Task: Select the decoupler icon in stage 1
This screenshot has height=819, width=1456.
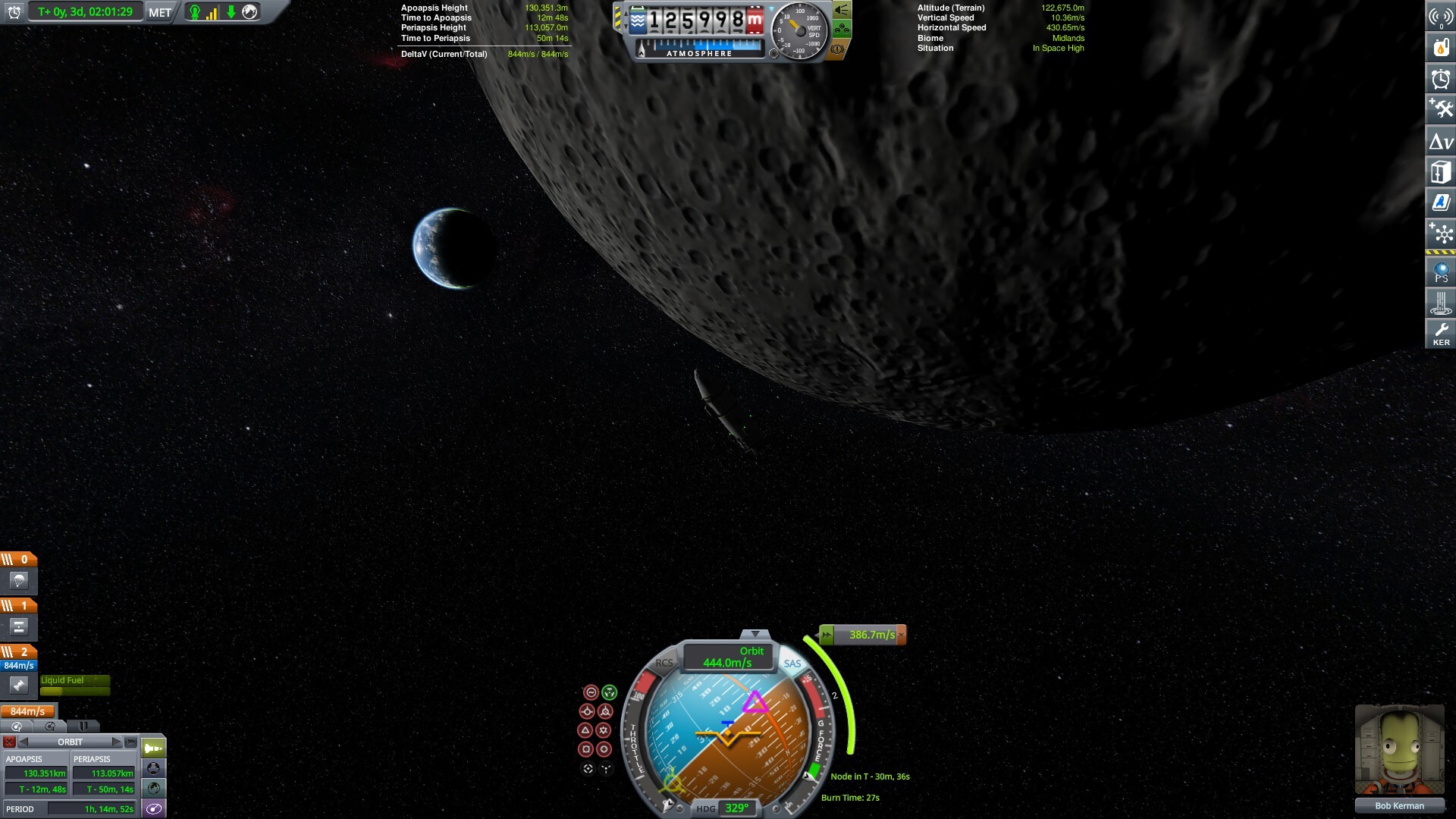Action: [19, 626]
